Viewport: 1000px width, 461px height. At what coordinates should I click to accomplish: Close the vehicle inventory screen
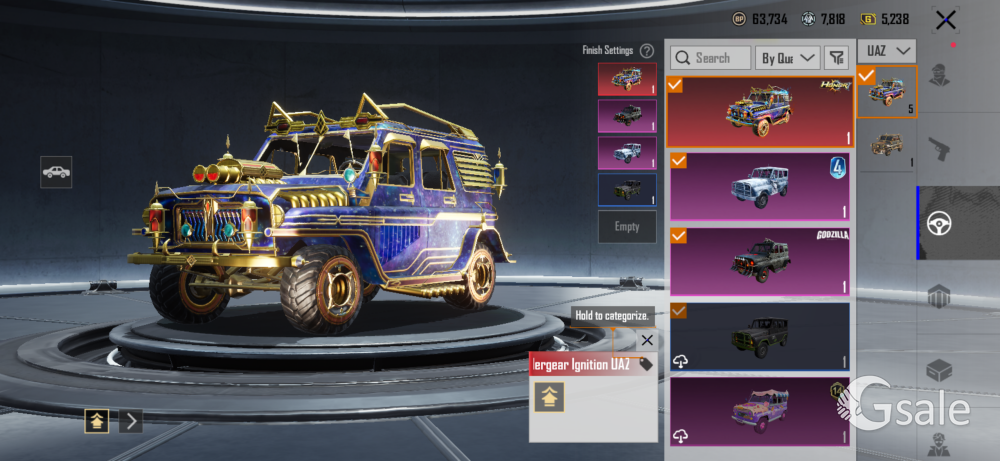pos(945,19)
